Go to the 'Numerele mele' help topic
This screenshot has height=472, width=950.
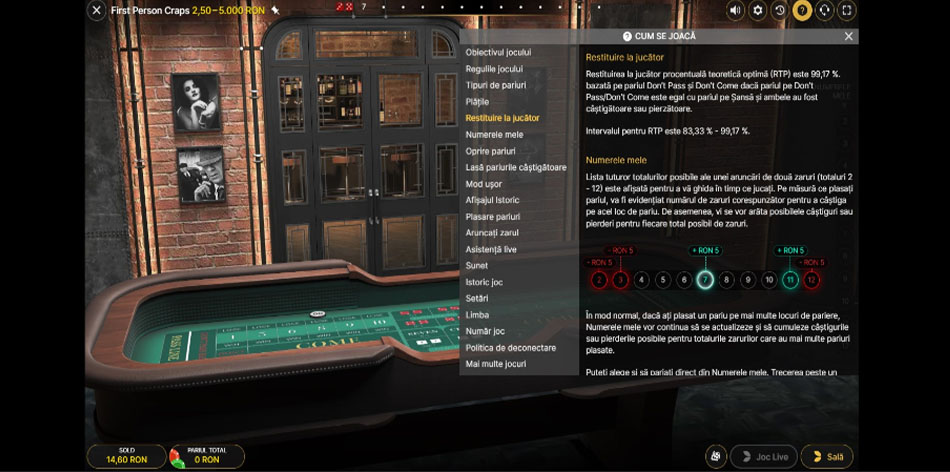(494, 134)
